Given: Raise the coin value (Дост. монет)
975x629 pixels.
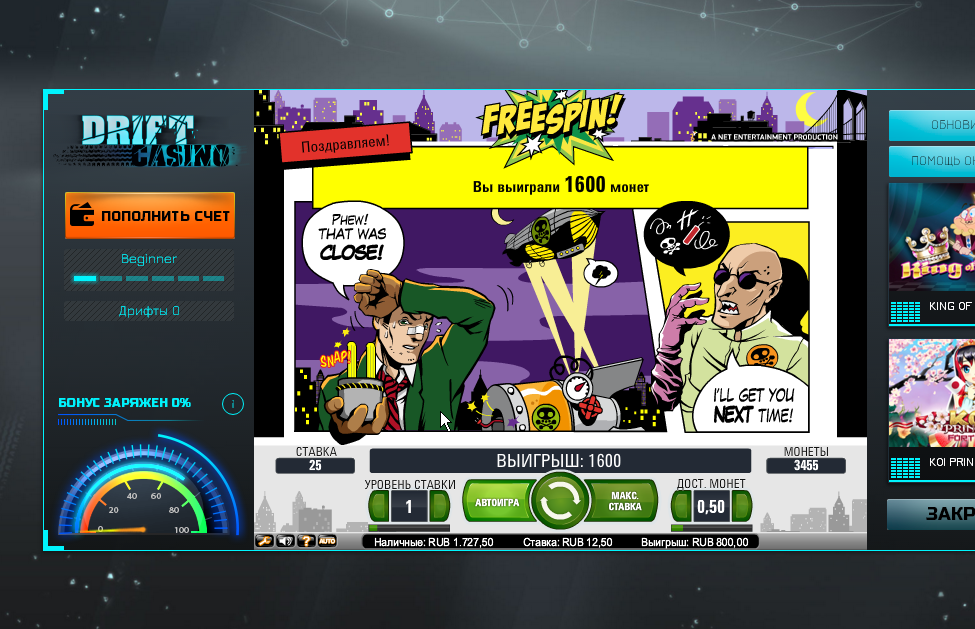Looking at the screenshot, I should (x=742, y=506).
